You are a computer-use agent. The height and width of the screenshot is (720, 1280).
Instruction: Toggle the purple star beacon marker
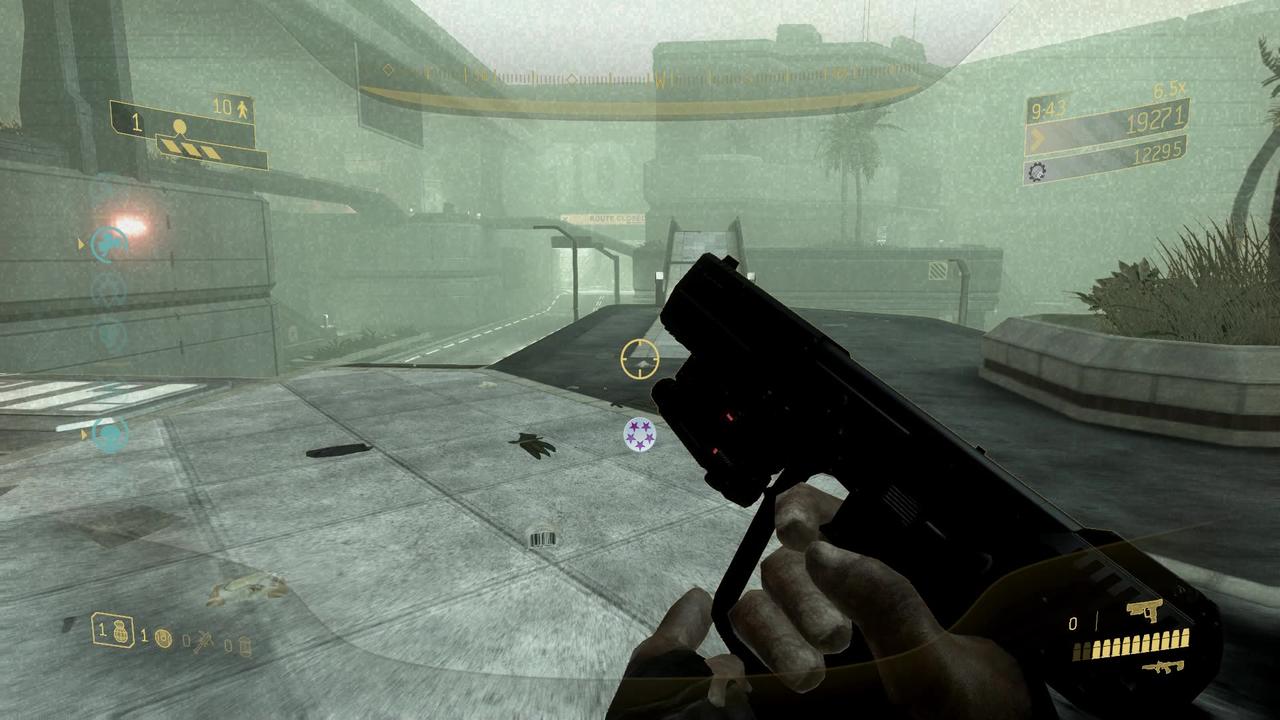point(640,435)
